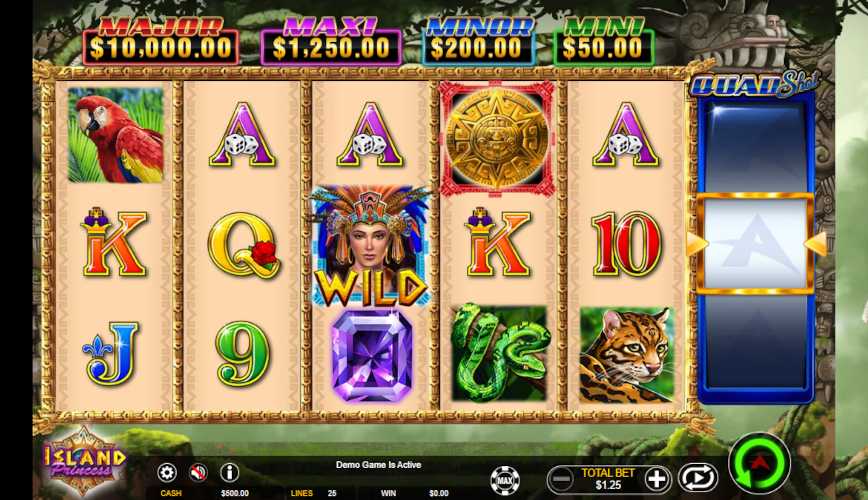Viewport: 868px width, 500px height.
Task: Set the bet to MAX chip
Action: click(x=505, y=480)
